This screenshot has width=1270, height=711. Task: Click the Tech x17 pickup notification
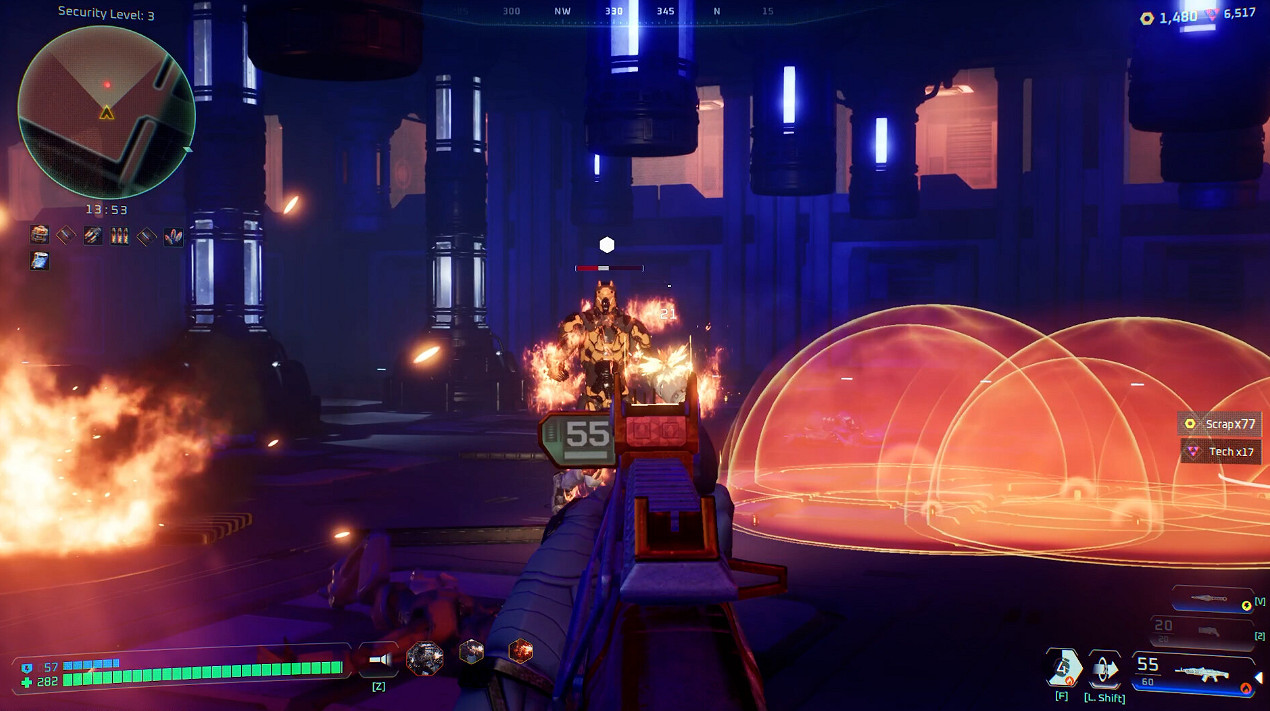1220,452
